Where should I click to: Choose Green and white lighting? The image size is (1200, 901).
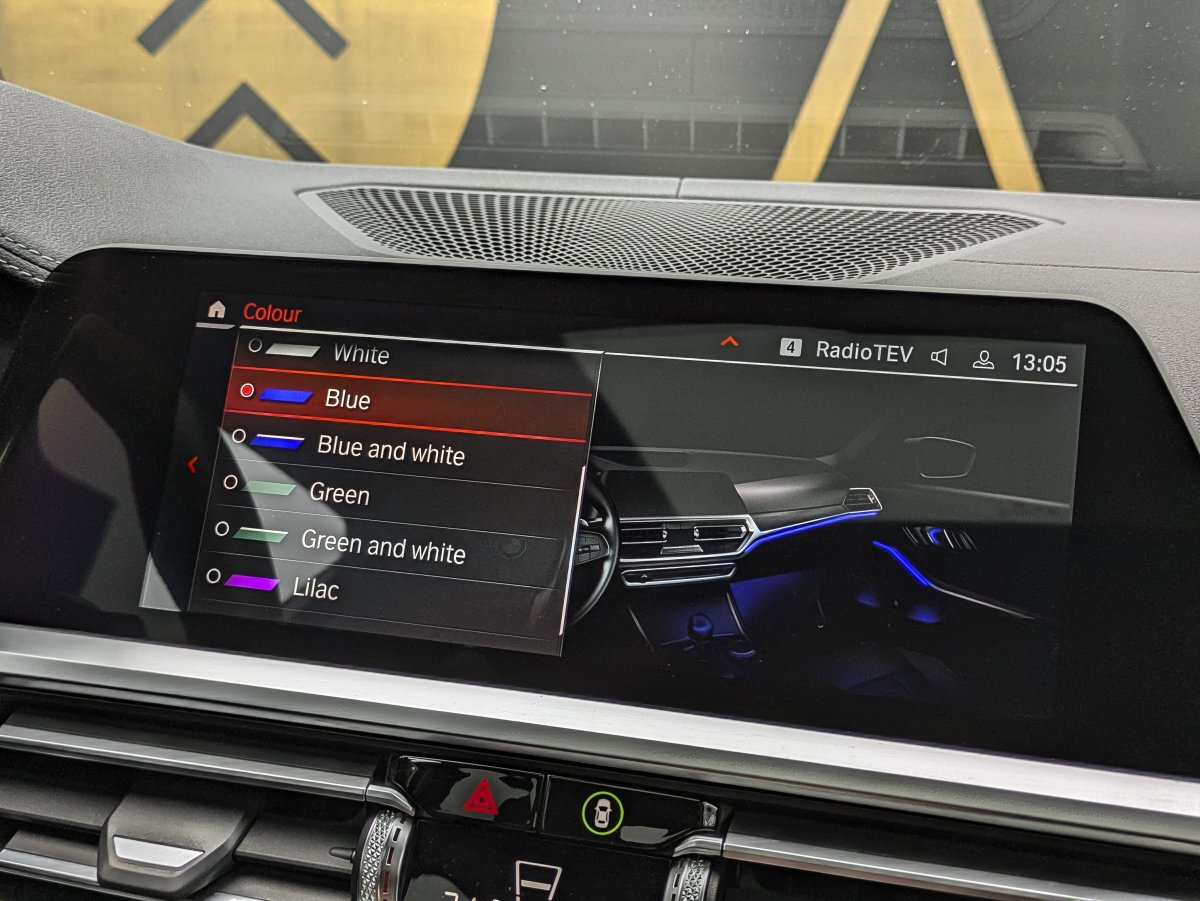[x=382, y=546]
